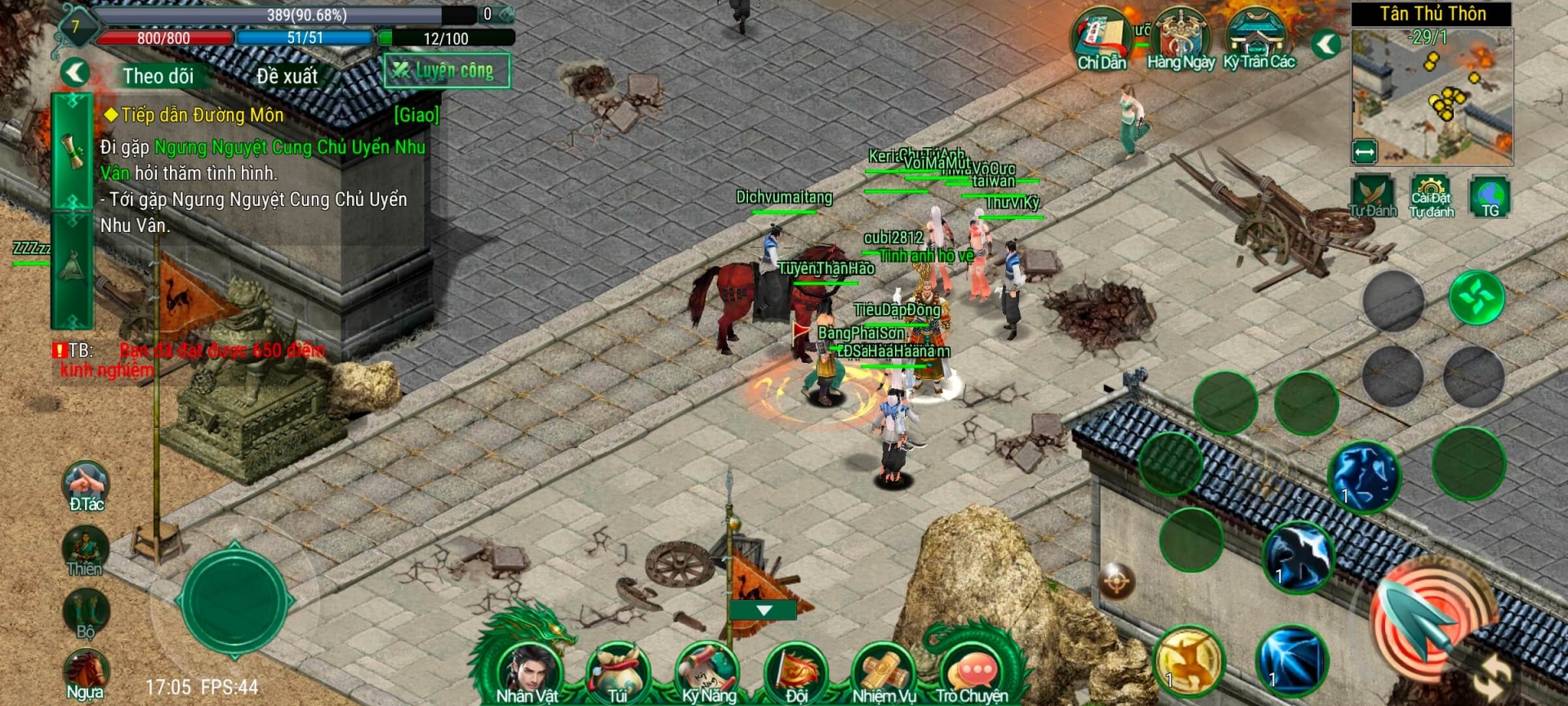
Task: Open Cài Đặt Tự đánh settings
Action: [x=1432, y=196]
